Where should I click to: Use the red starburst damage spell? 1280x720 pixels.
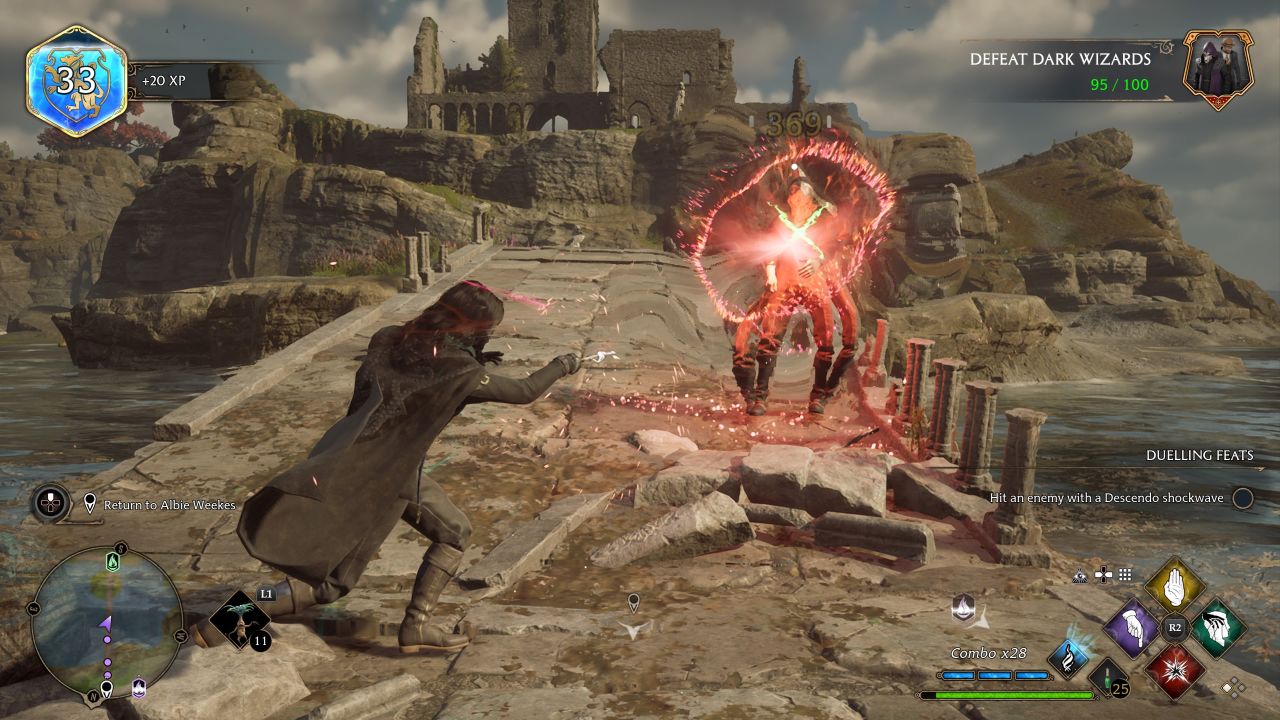(x=1175, y=670)
